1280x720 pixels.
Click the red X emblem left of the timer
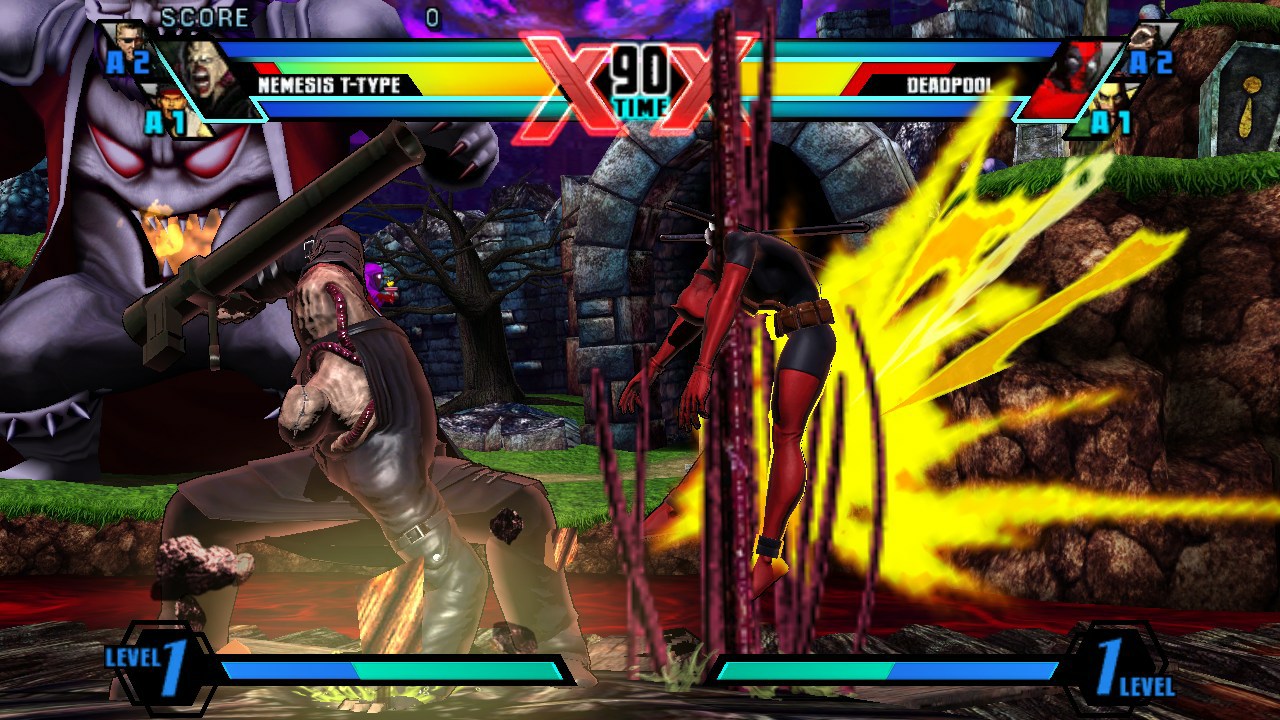[x=553, y=75]
